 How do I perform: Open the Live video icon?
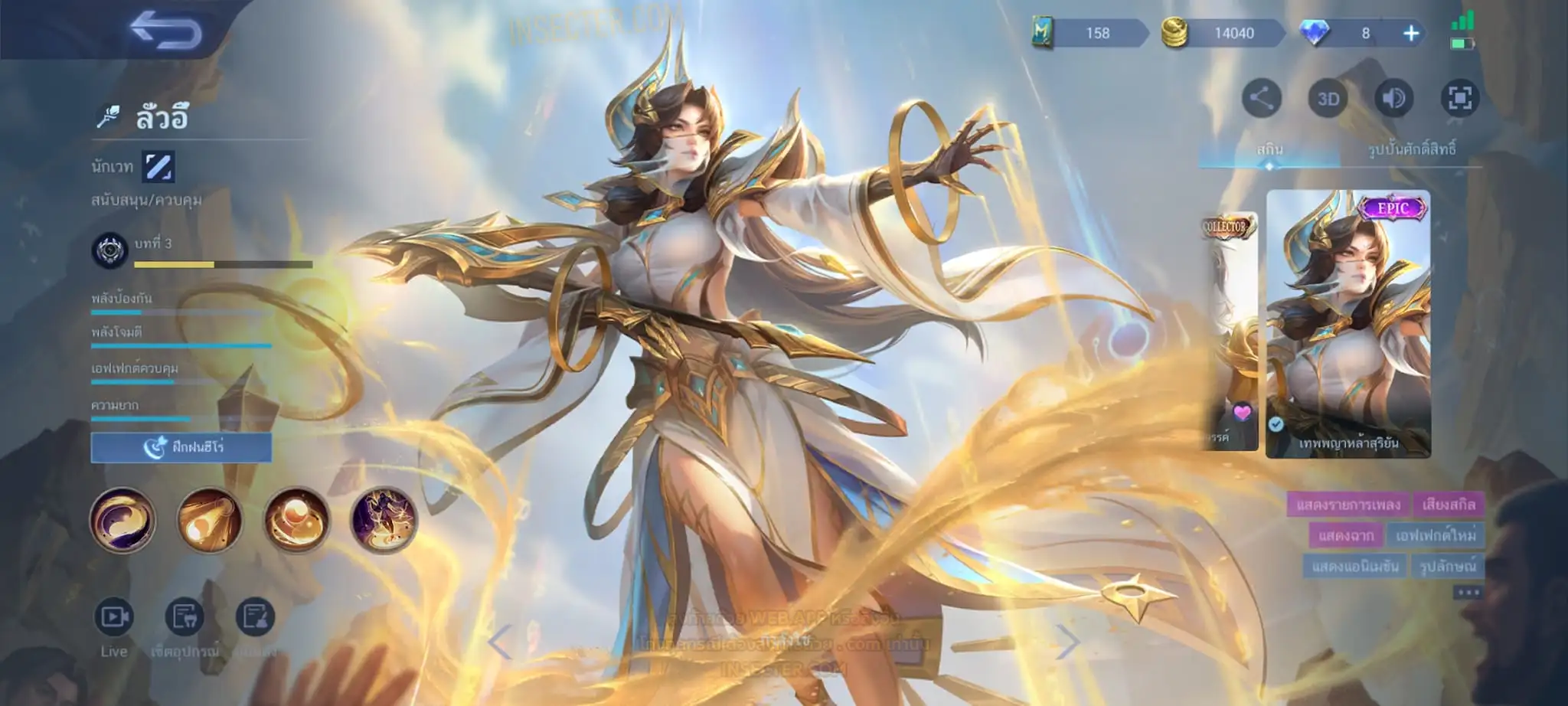[x=114, y=617]
